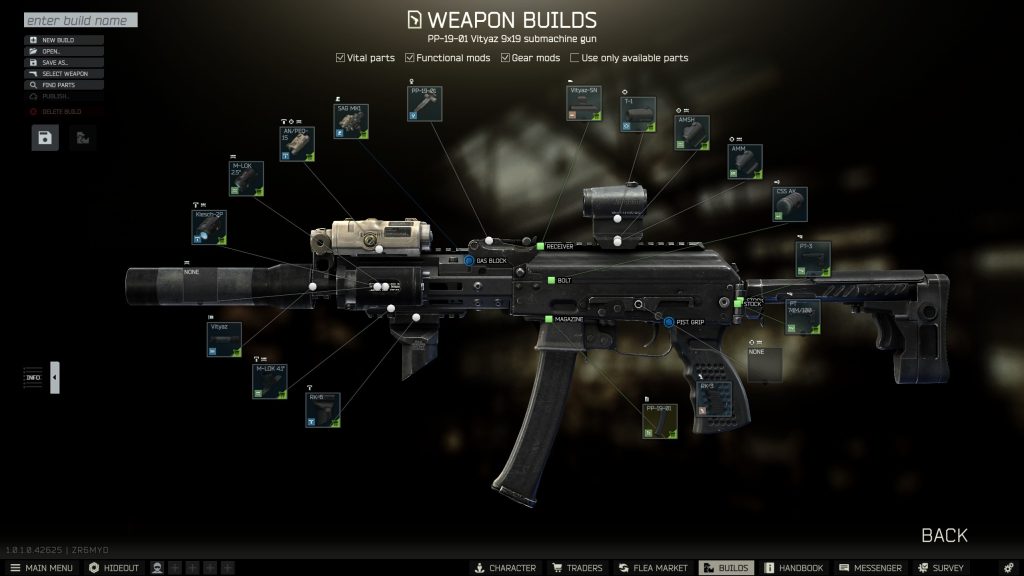Expand the INFO side panel
The image size is (1024, 576).
pos(54,377)
